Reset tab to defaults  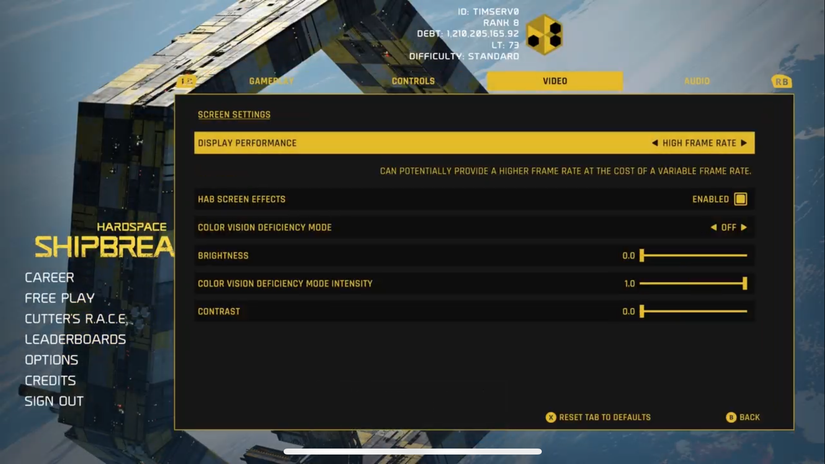tap(598, 417)
